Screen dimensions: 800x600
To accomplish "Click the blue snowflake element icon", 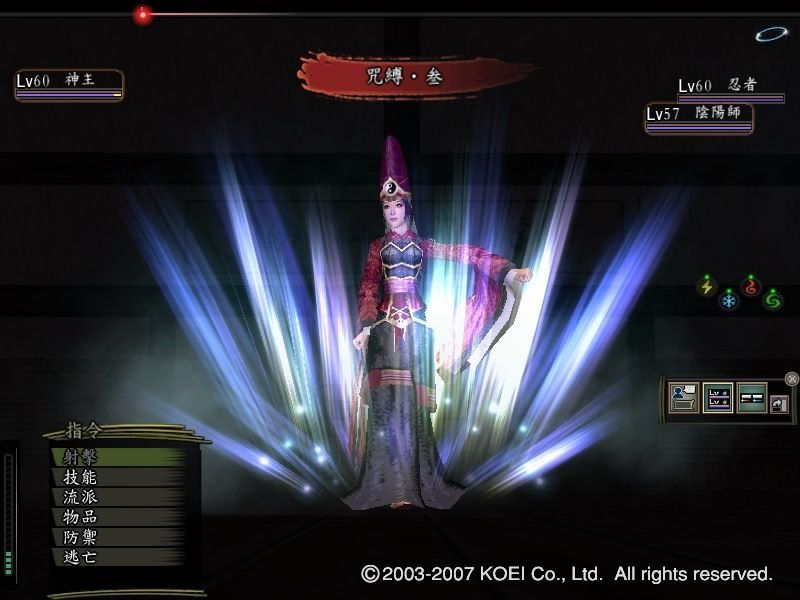I will click(x=728, y=299).
